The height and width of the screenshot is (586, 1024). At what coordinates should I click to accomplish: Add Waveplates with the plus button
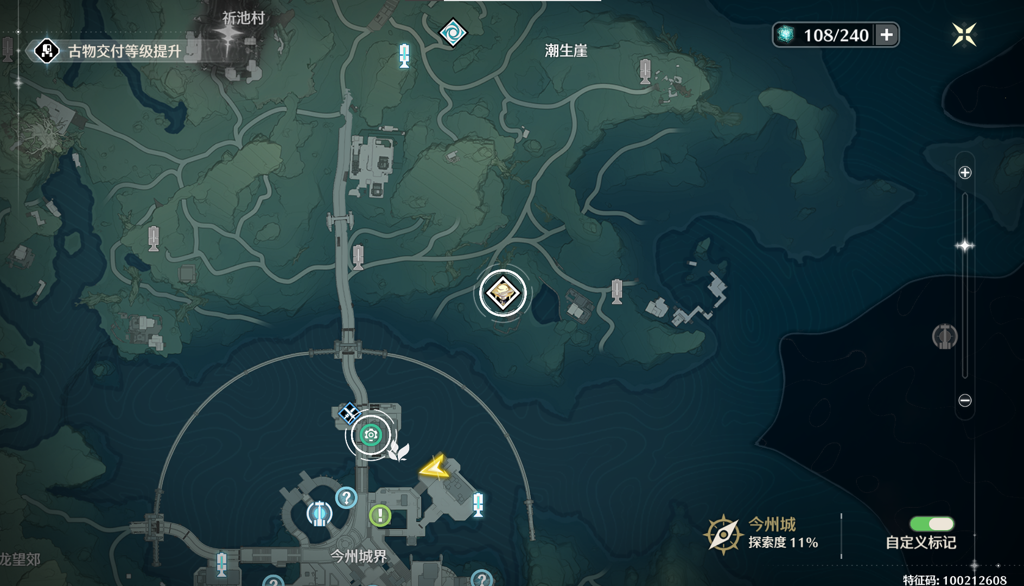point(886,35)
